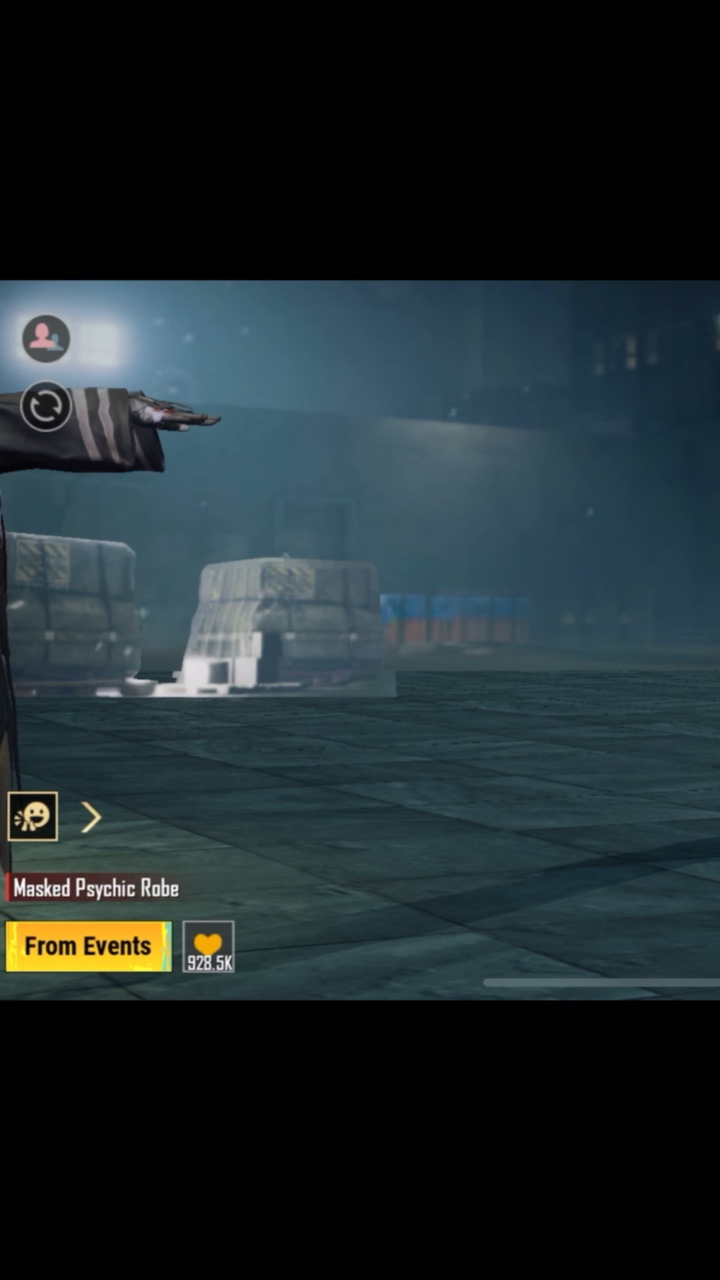Like the outfit with heart button

pyautogui.click(x=208, y=946)
